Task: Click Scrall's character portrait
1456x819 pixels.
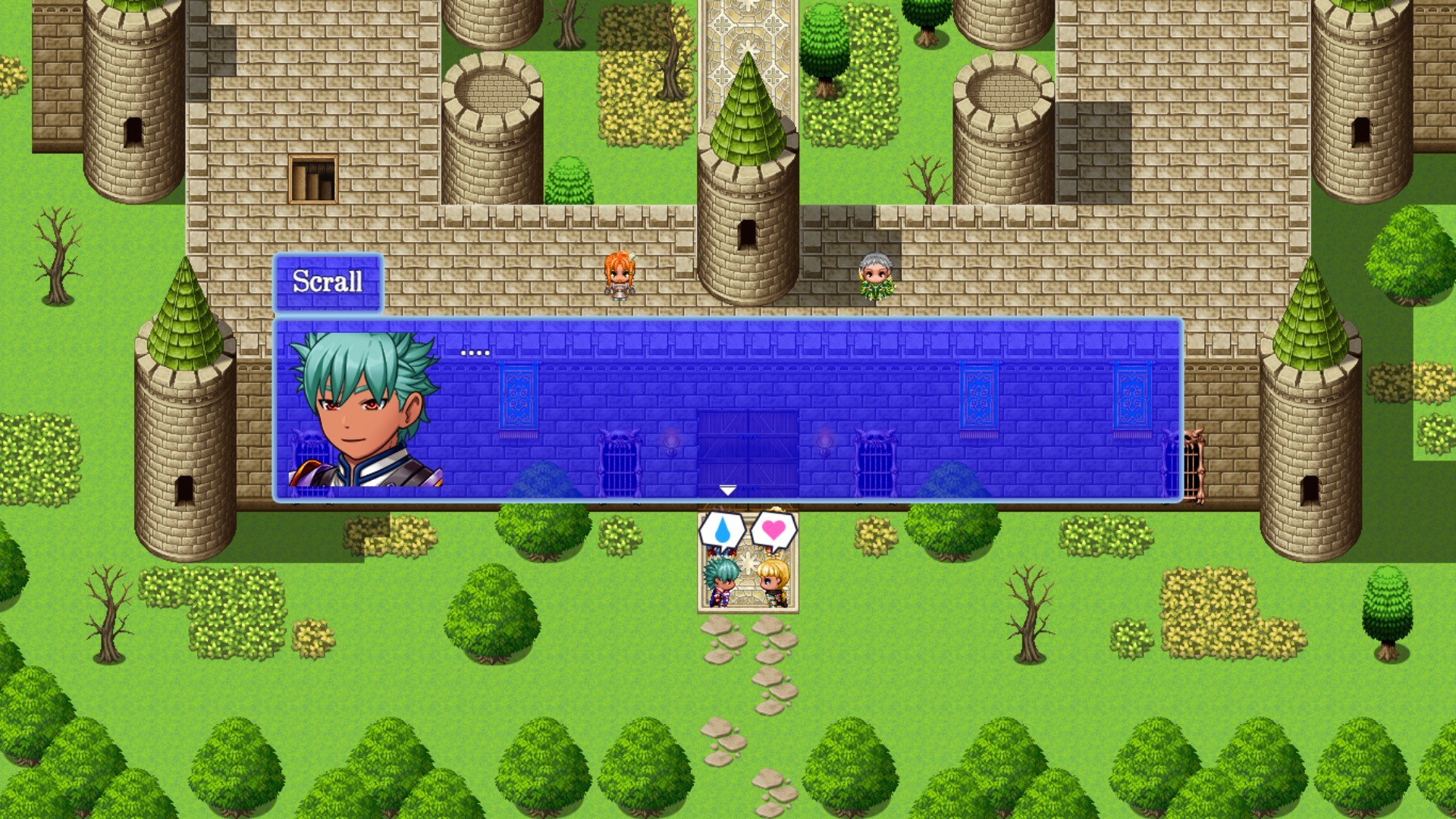Action: click(x=364, y=413)
